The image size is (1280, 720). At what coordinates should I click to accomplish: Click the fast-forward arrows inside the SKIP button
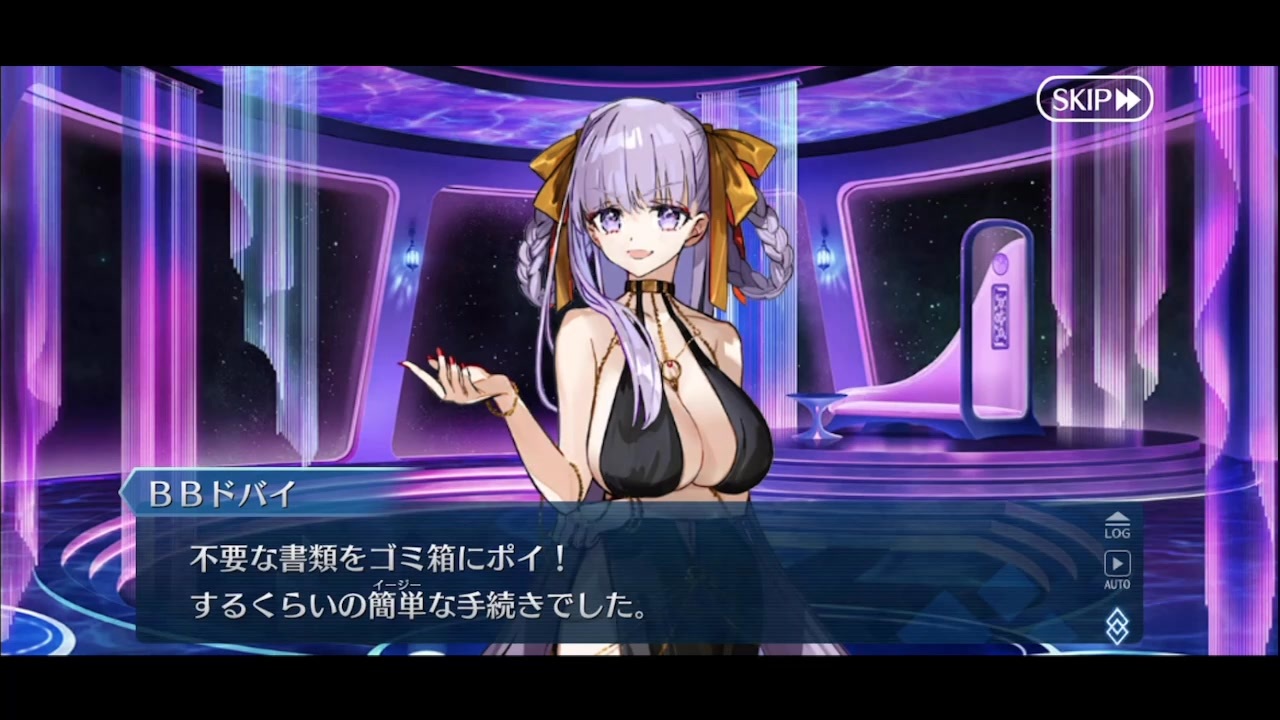coord(1128,99)
